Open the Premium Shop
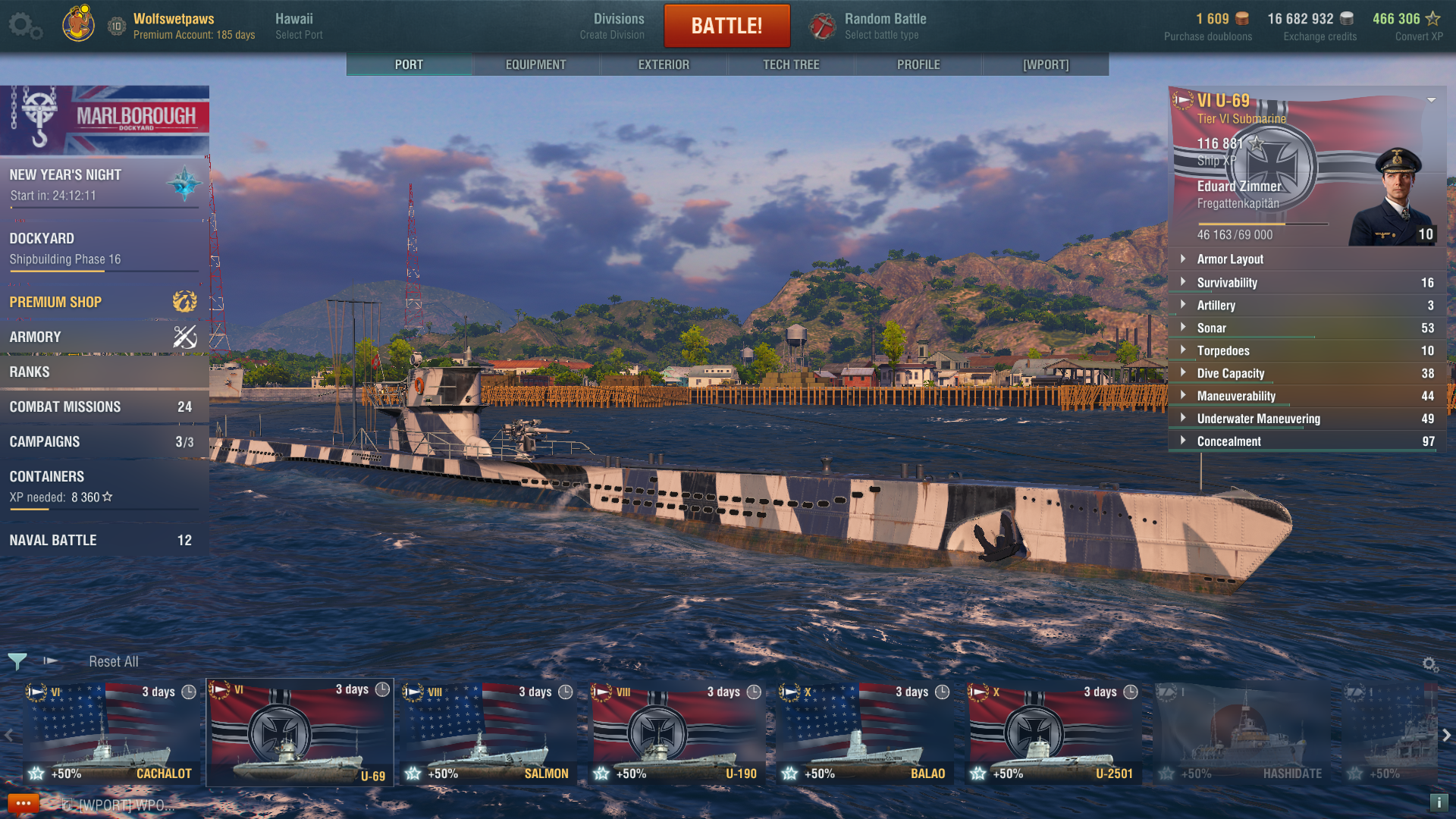This screenshot has width=1456, height=819. point(103,302)
